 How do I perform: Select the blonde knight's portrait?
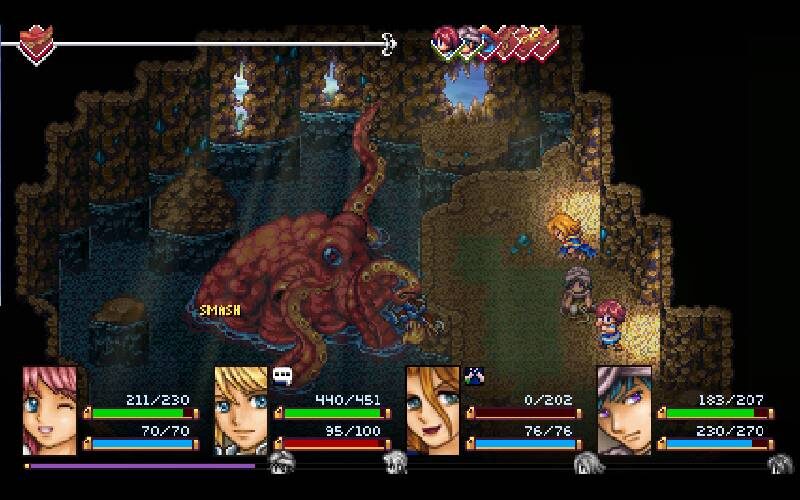tap(241, 410)
